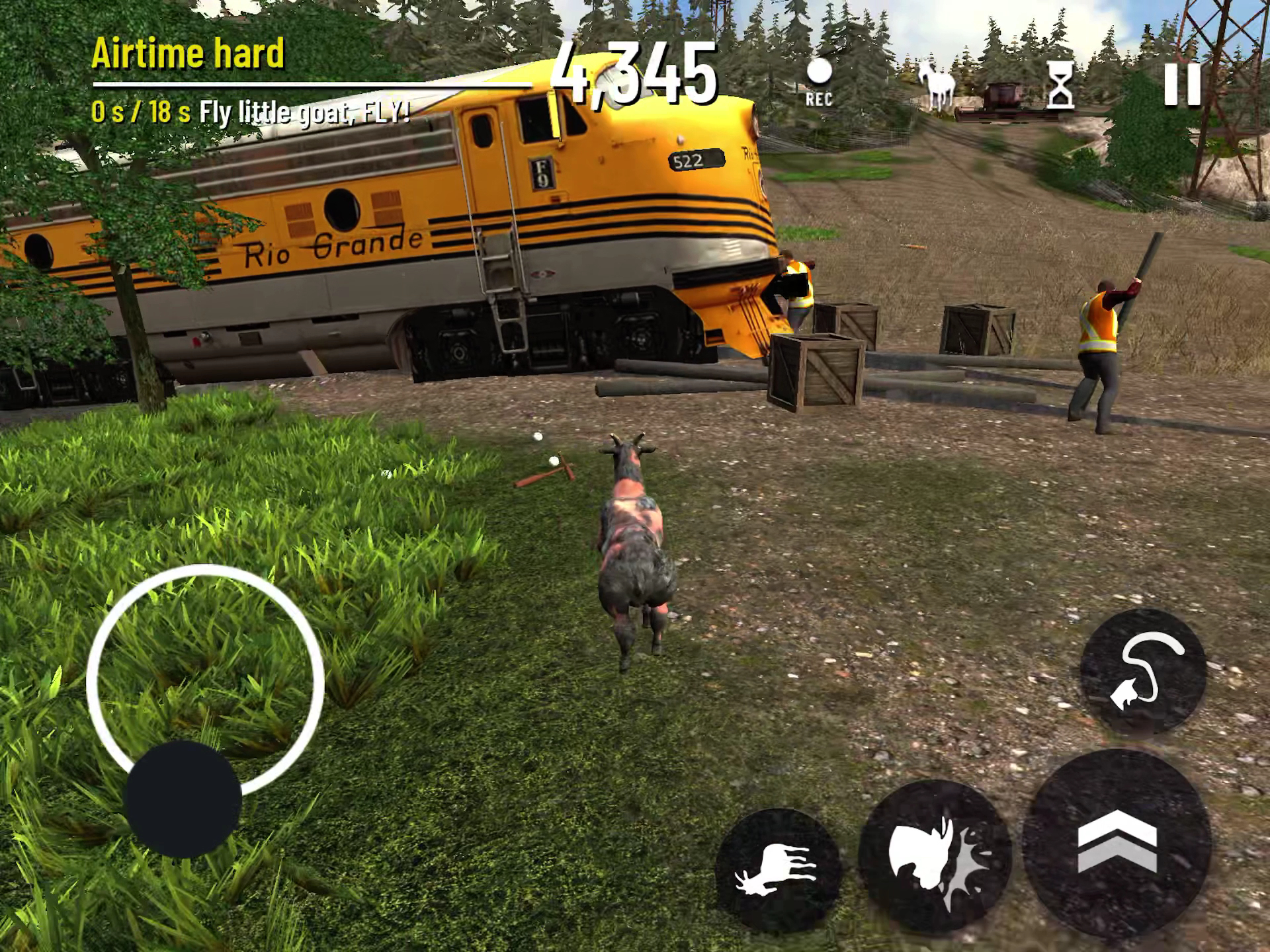Screen dimensions: 1270x952
Task: Tap the virtual joystick thumb knob
Action: [x=183, y=799]
